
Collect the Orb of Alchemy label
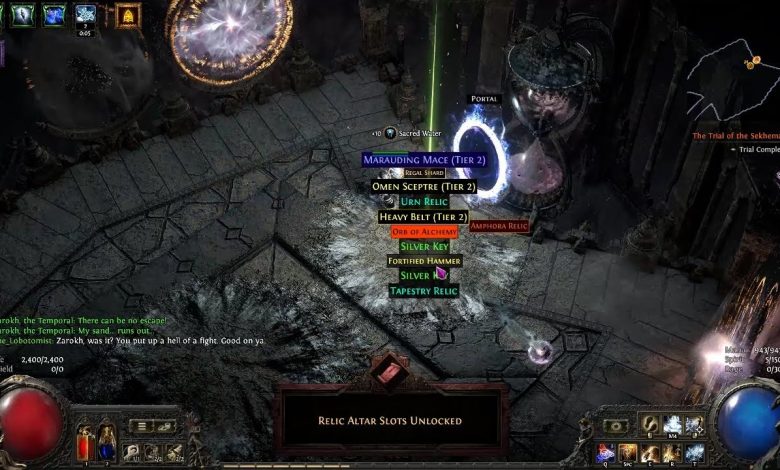[424, 232]
